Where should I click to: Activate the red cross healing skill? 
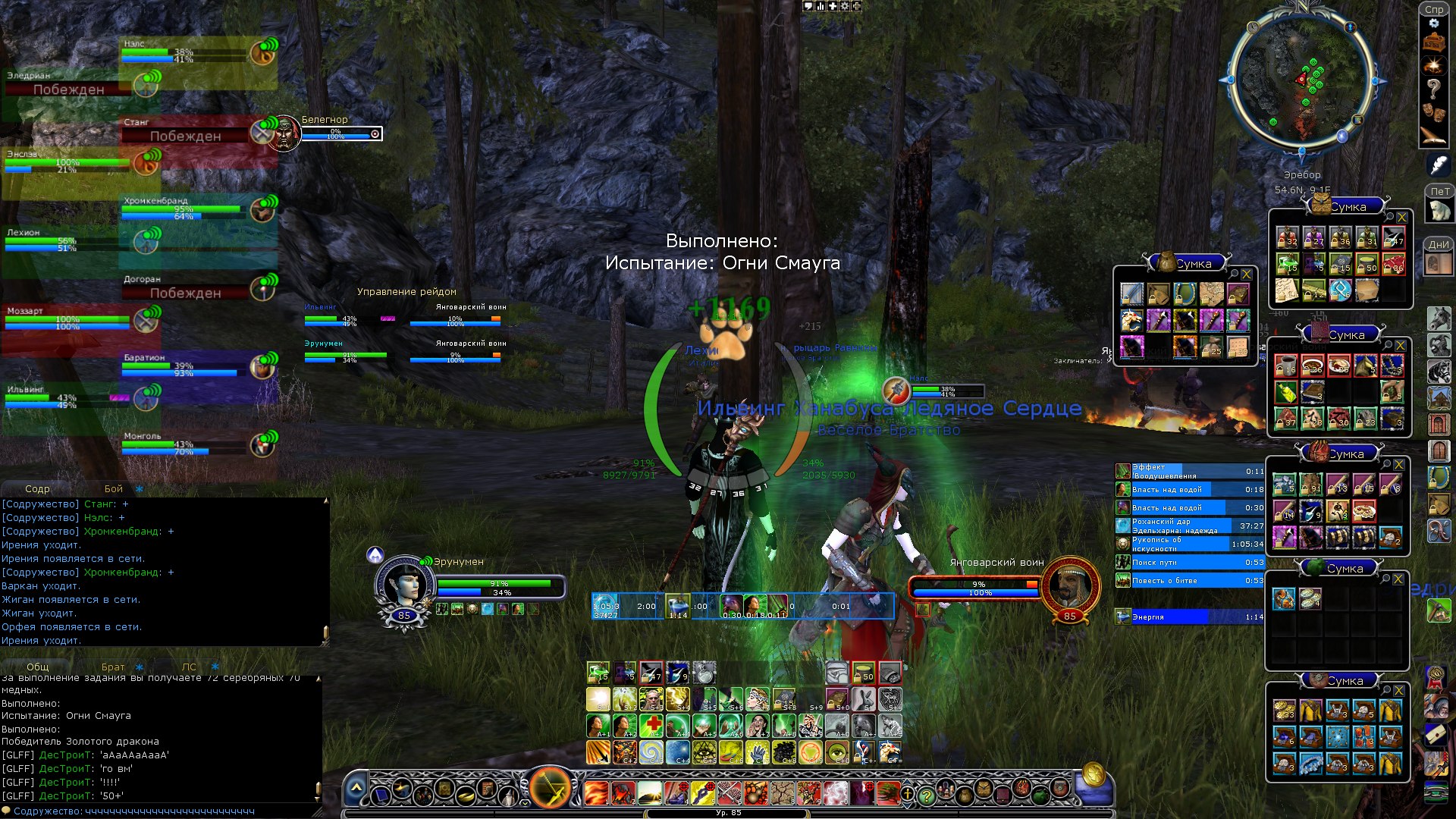(651, 725)
